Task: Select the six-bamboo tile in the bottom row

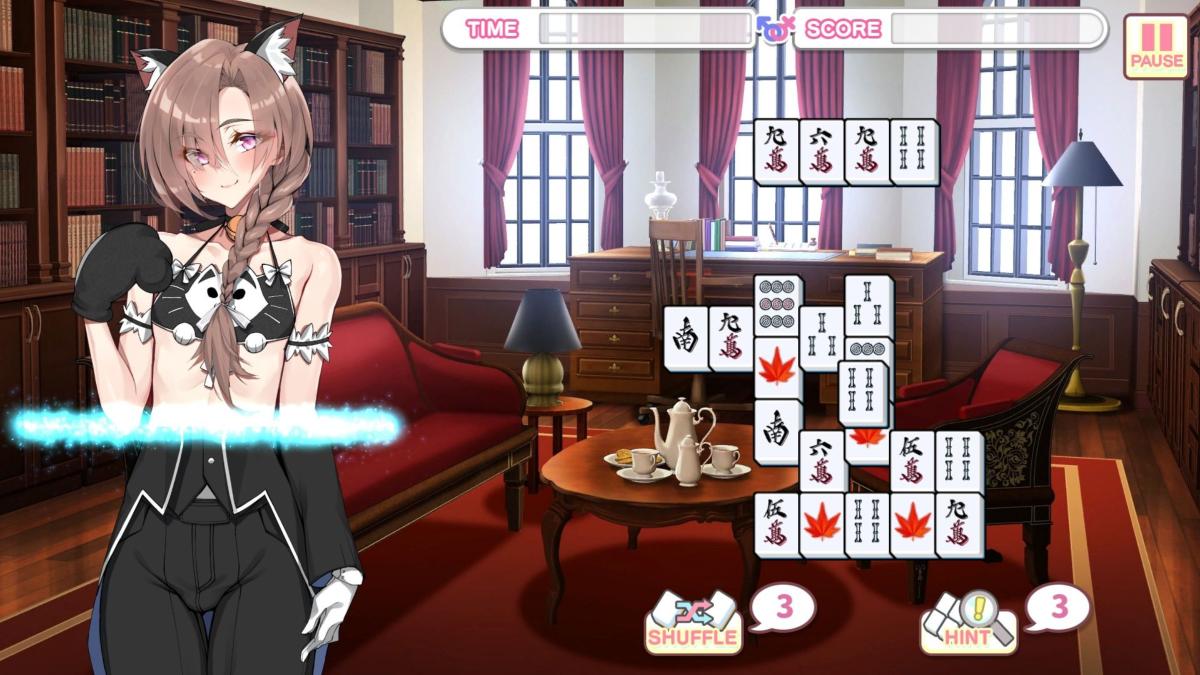Action: tap(866, 523)
